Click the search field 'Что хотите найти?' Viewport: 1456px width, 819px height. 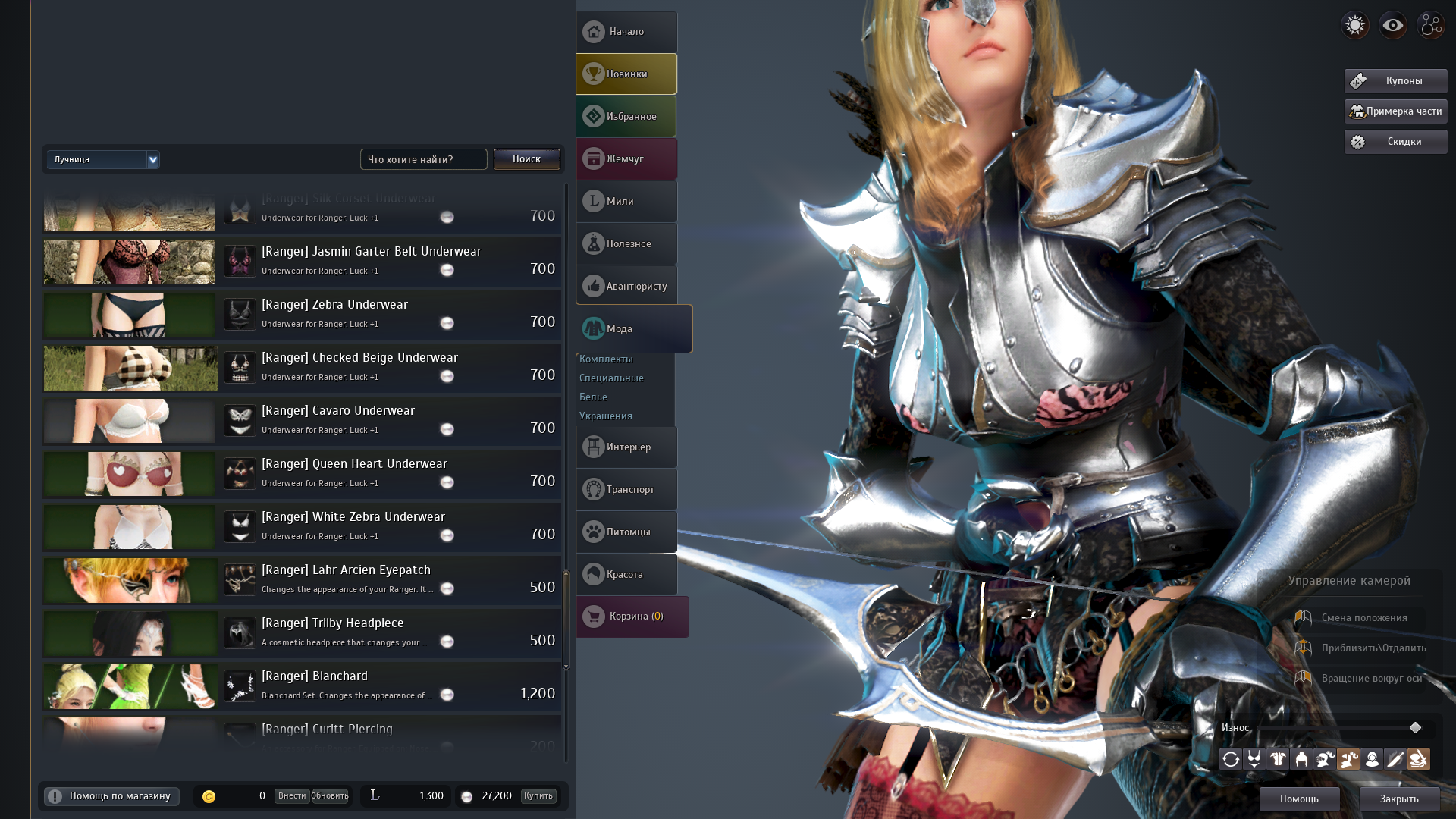pyautogui.click(x=423, y=159)
